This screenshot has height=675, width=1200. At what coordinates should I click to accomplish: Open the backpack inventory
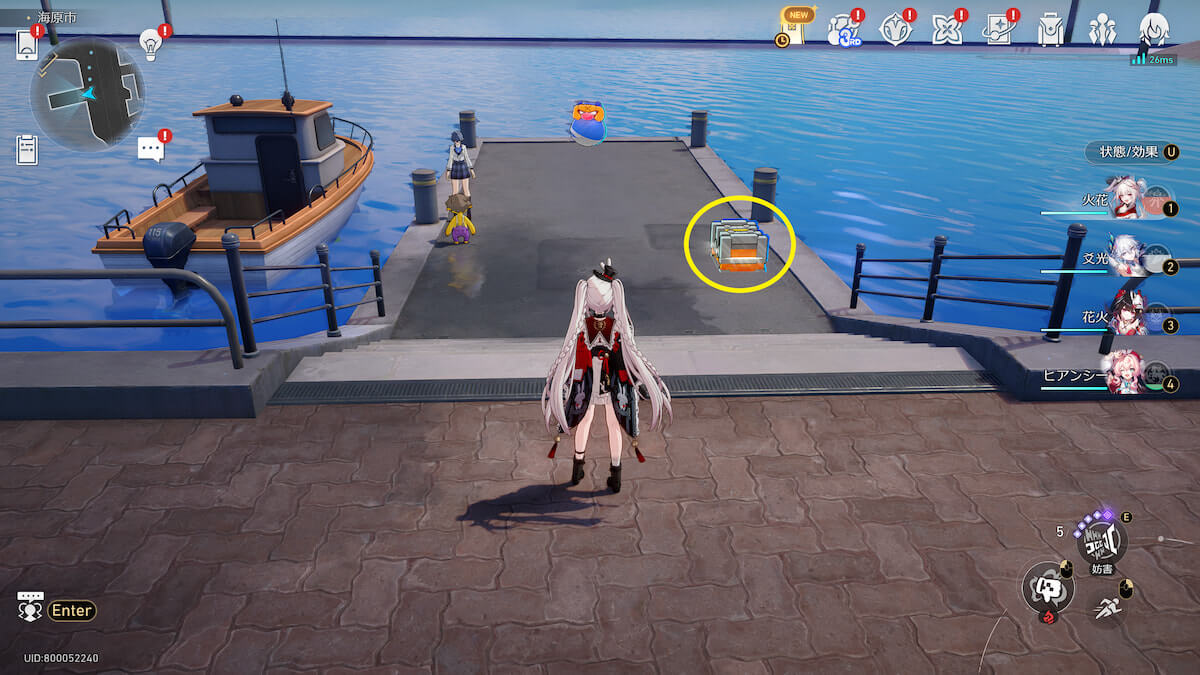pyautogui.click(x=1050, y=30)
